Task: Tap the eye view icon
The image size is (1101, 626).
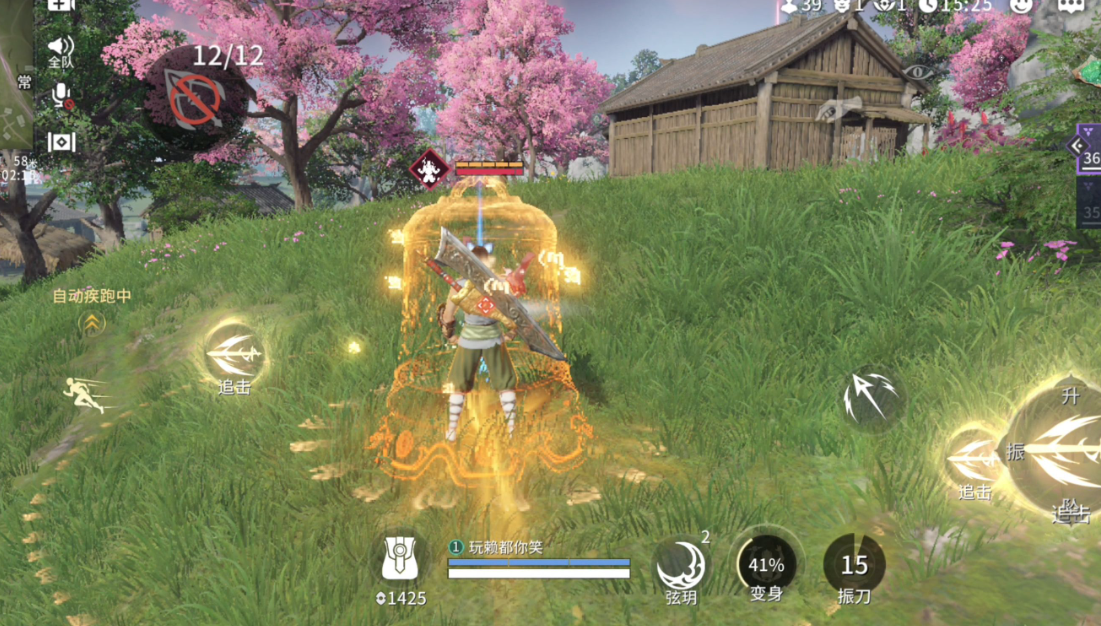Action: coord(916,72)
